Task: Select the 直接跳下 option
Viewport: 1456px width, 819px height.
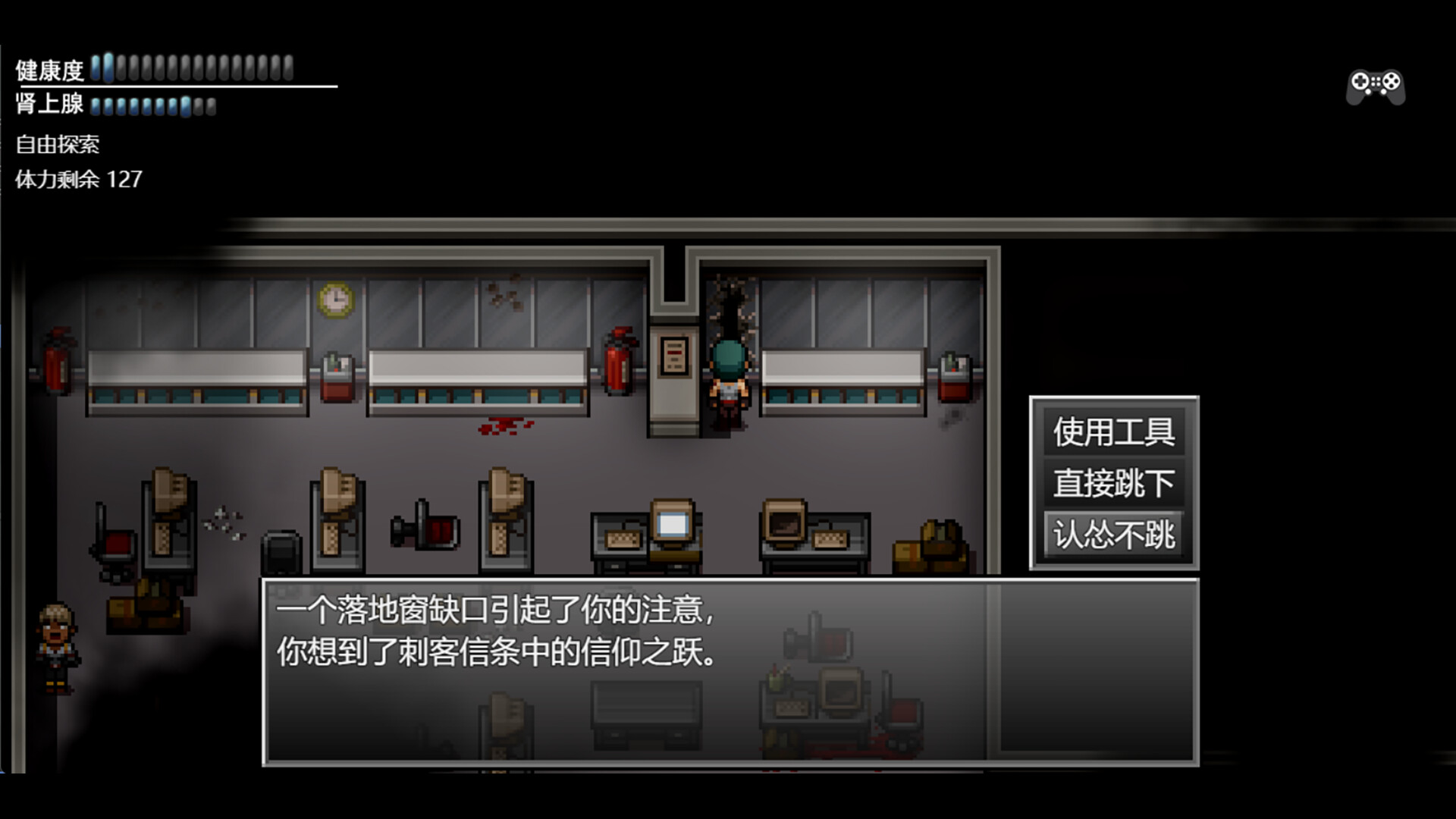Action: (x=1113, y=485)
